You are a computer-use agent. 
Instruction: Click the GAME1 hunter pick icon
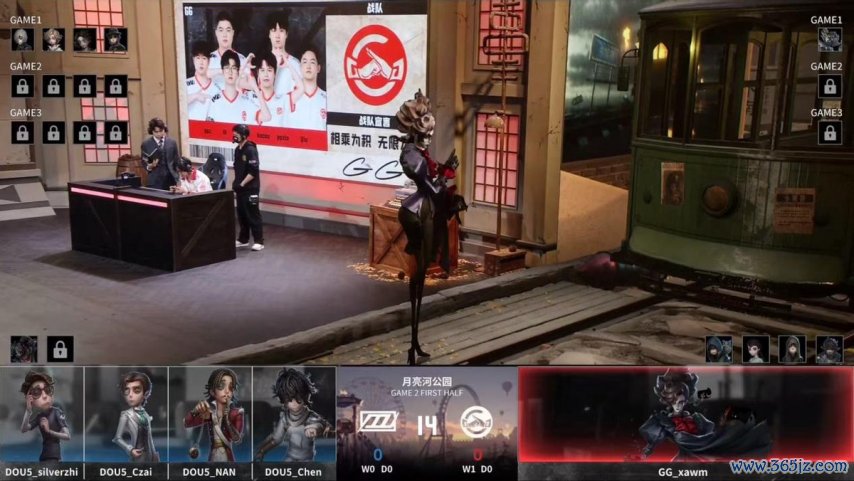pyautogui.click(x=829, y=39)
